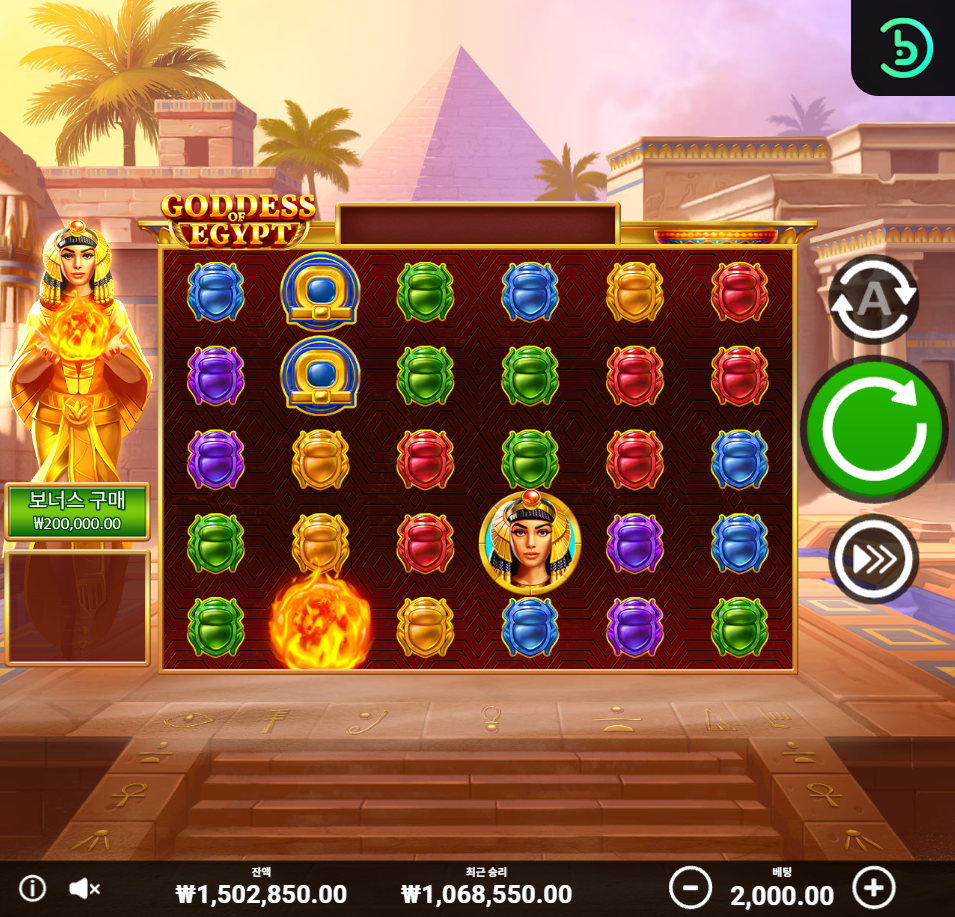Open the provider logo menu
This screenshot has width=955, height=917.
coord(904,46)
